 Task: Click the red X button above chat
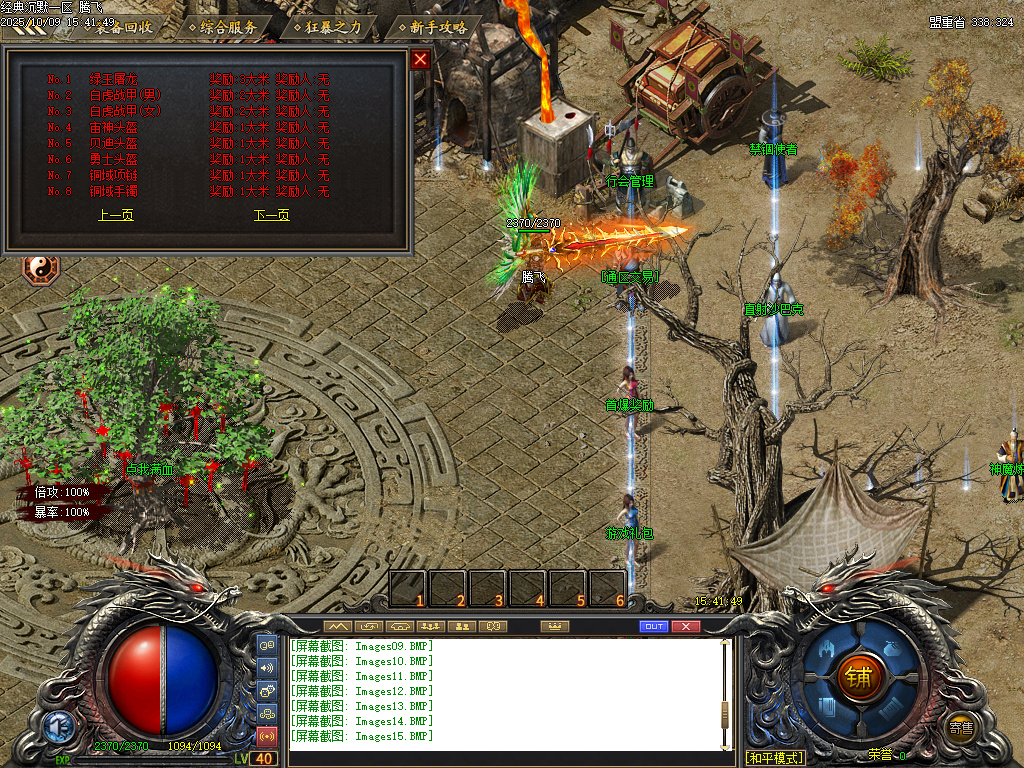[x=685, y=626]
